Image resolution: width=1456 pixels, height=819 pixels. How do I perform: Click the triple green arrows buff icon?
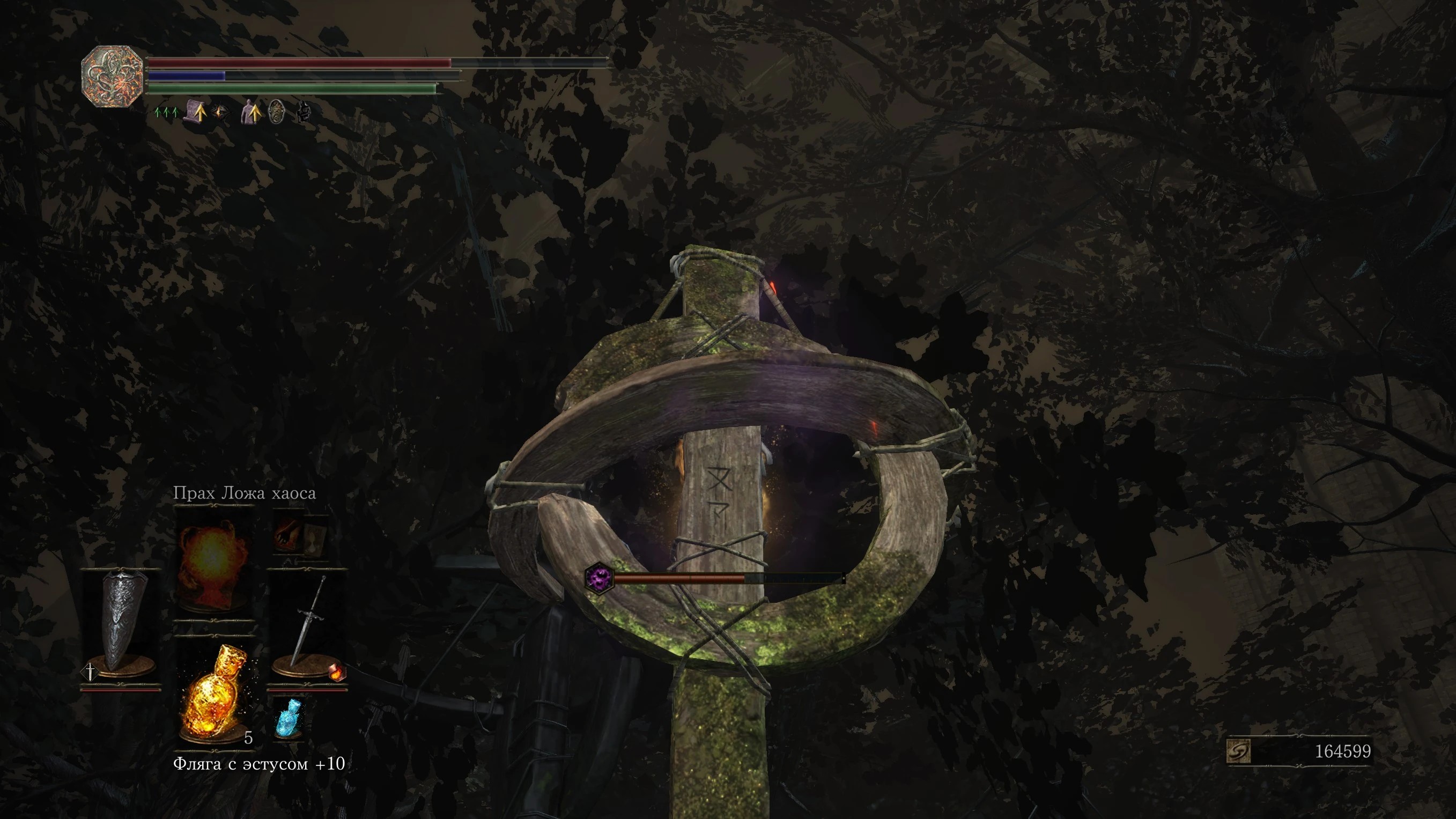pyautogui.click(x=166, y=113)
